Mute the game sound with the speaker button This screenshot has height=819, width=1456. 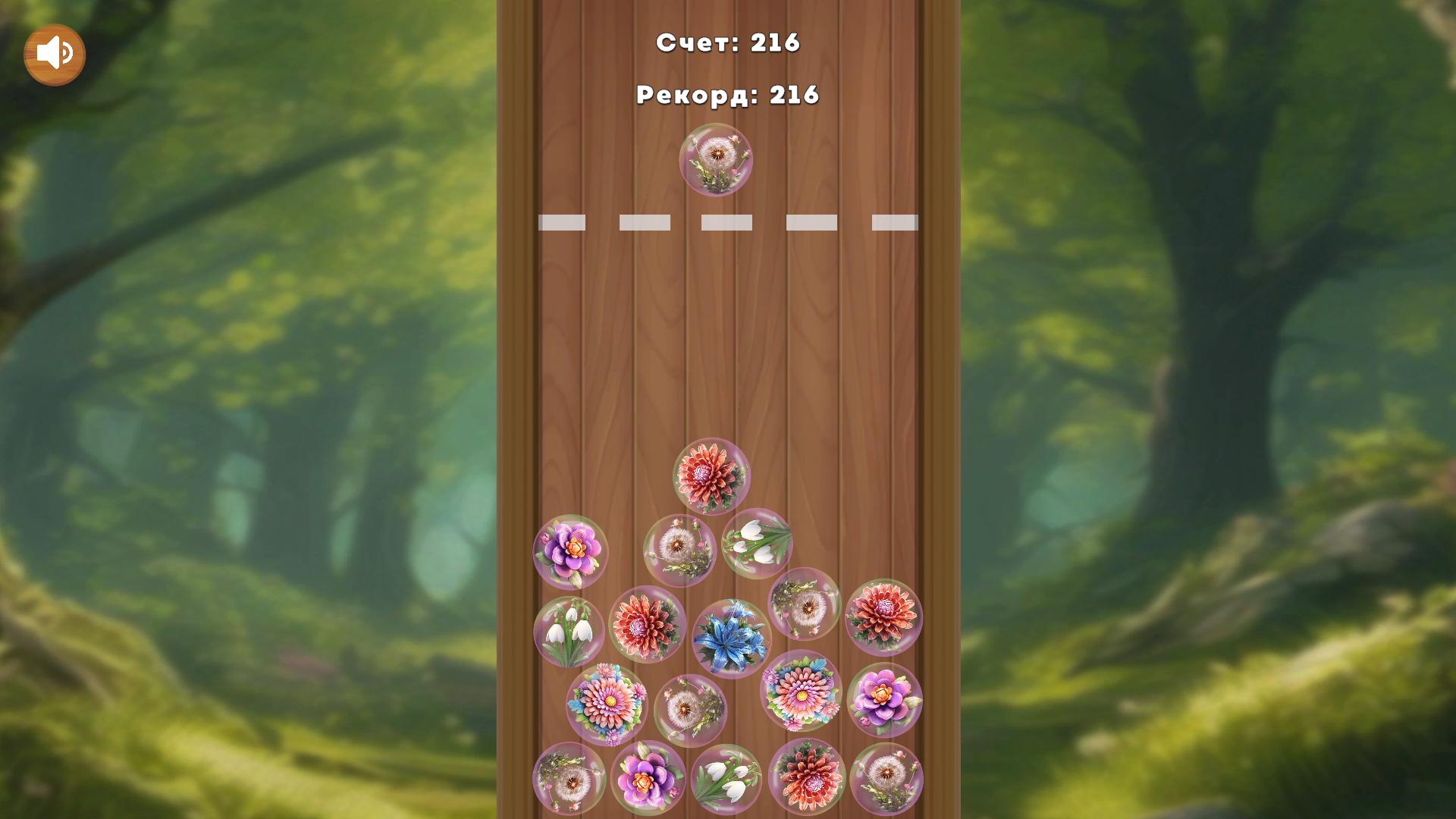pyautogui.click(x=54, y=53)
